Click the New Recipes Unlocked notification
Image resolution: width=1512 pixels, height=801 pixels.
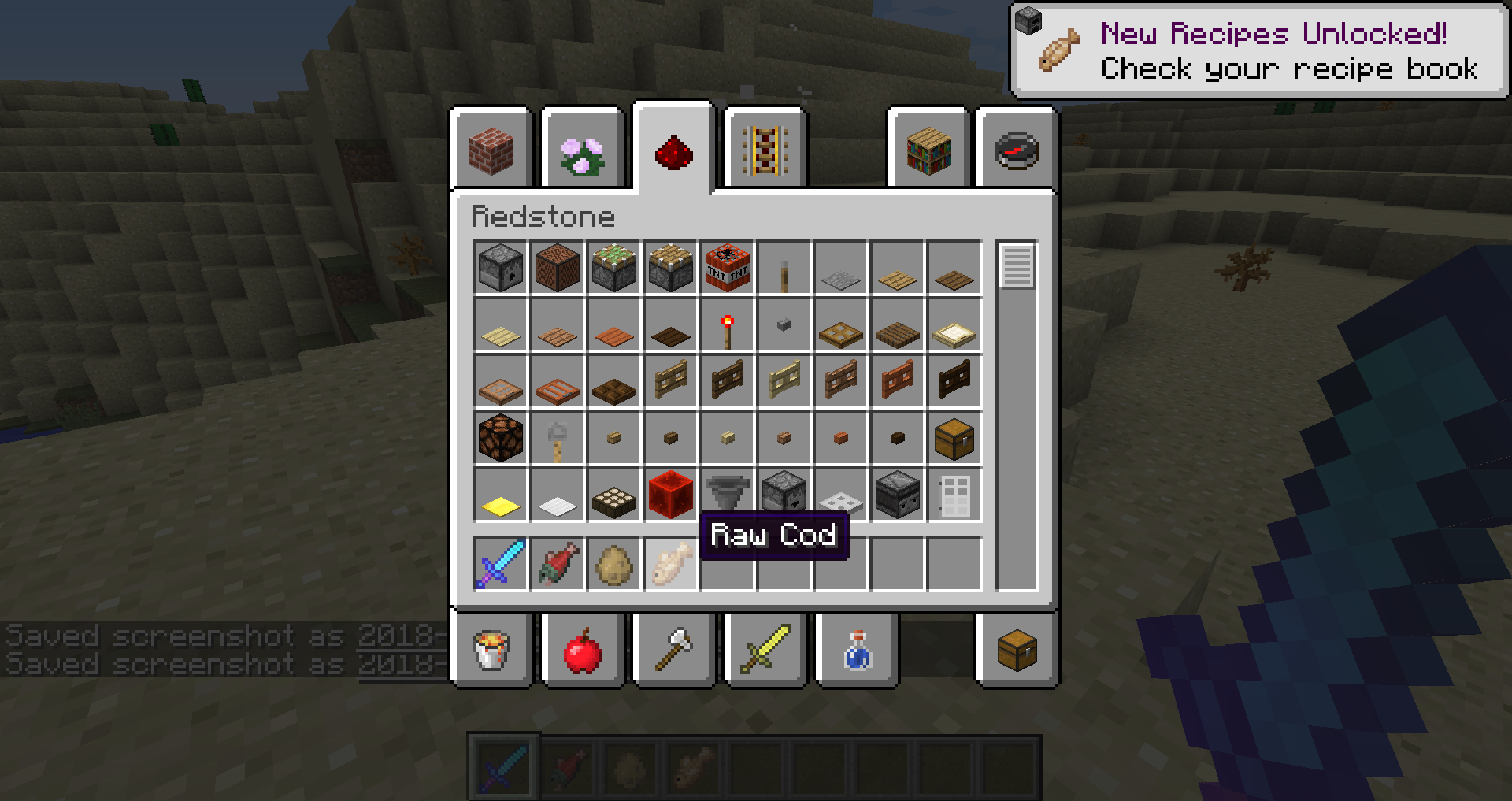[1260, 51]
